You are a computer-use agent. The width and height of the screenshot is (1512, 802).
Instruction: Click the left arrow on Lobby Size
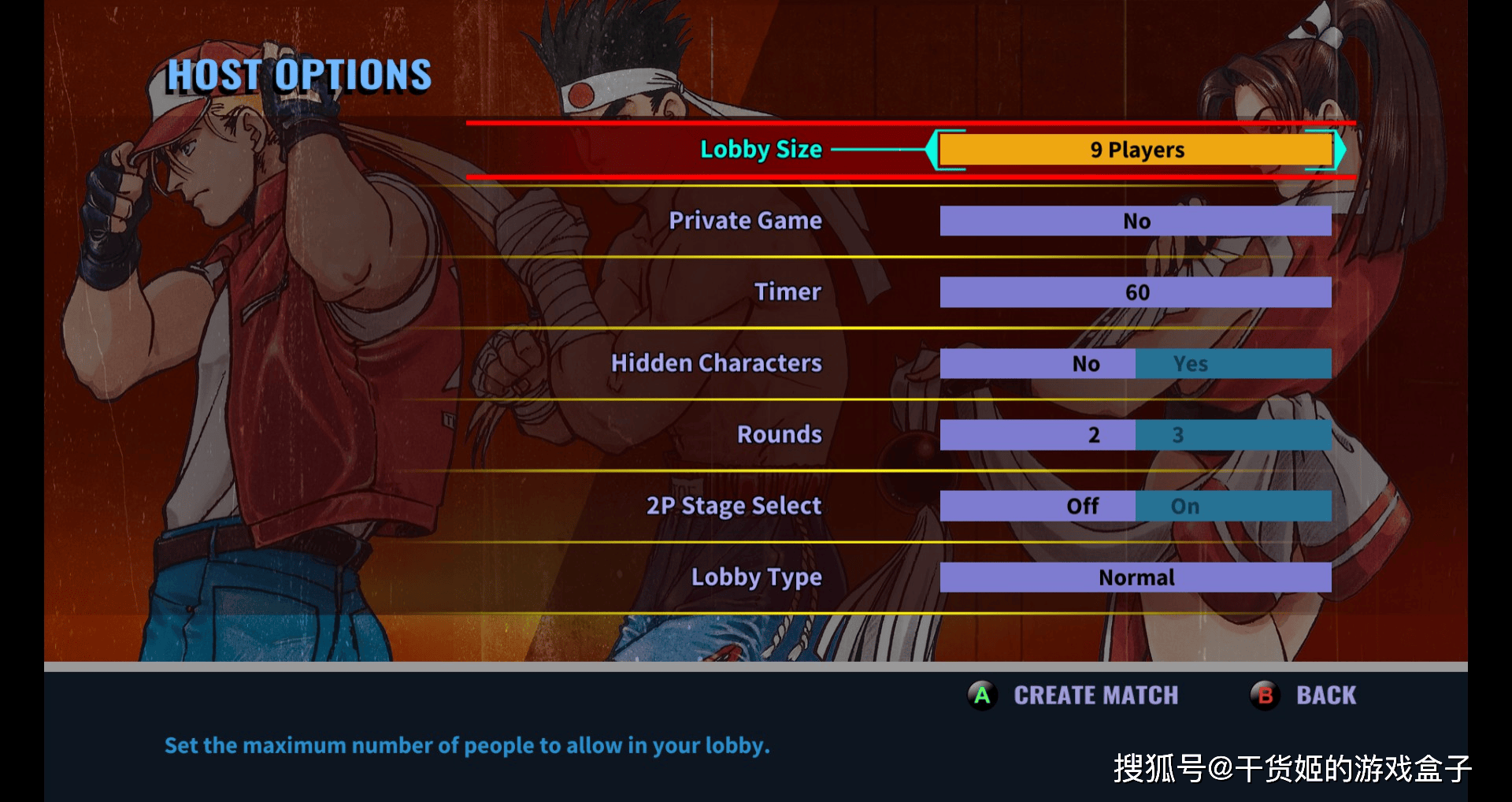[932, 150]
